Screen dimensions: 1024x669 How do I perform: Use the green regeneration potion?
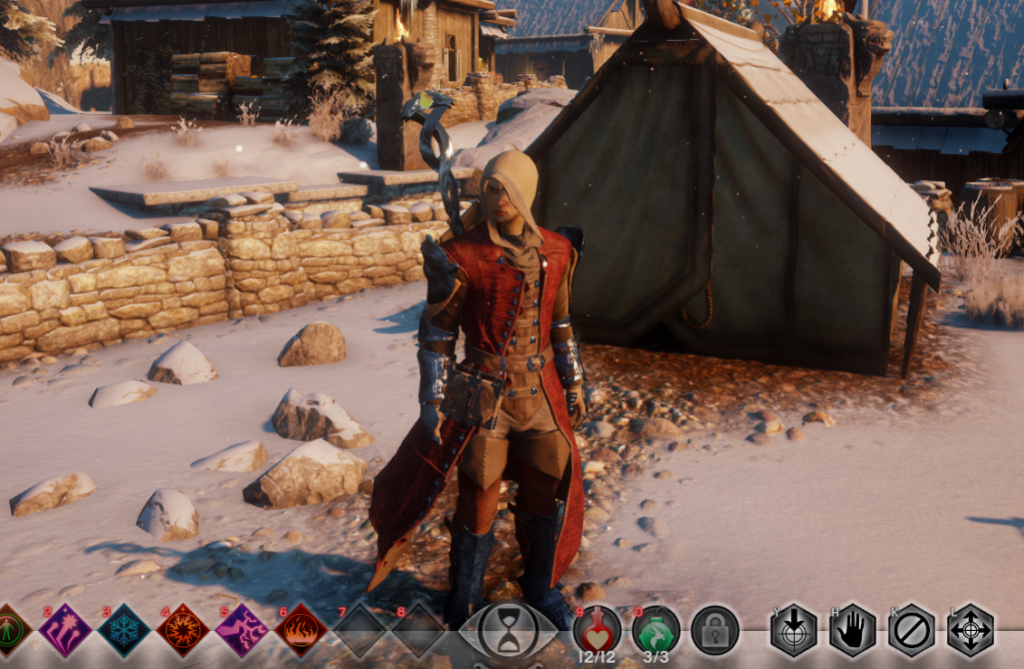point(656,629)
